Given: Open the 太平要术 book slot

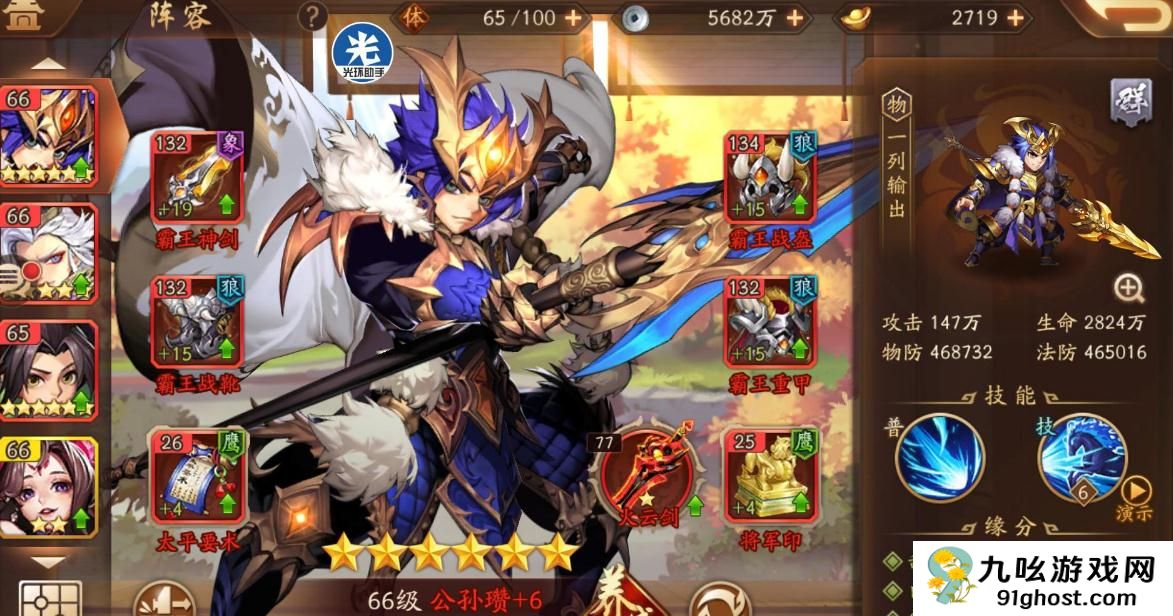Looking at the screenshot, I should [197, 475].
